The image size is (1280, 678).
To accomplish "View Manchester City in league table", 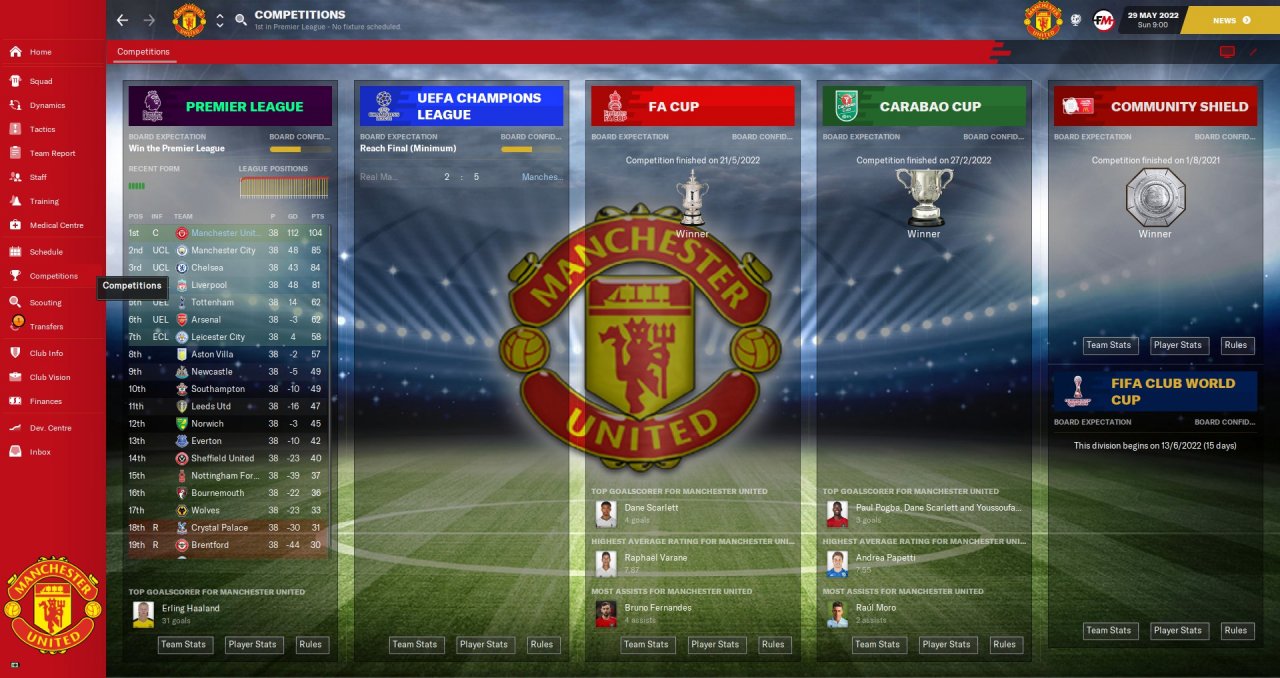I will click(223, 250).
